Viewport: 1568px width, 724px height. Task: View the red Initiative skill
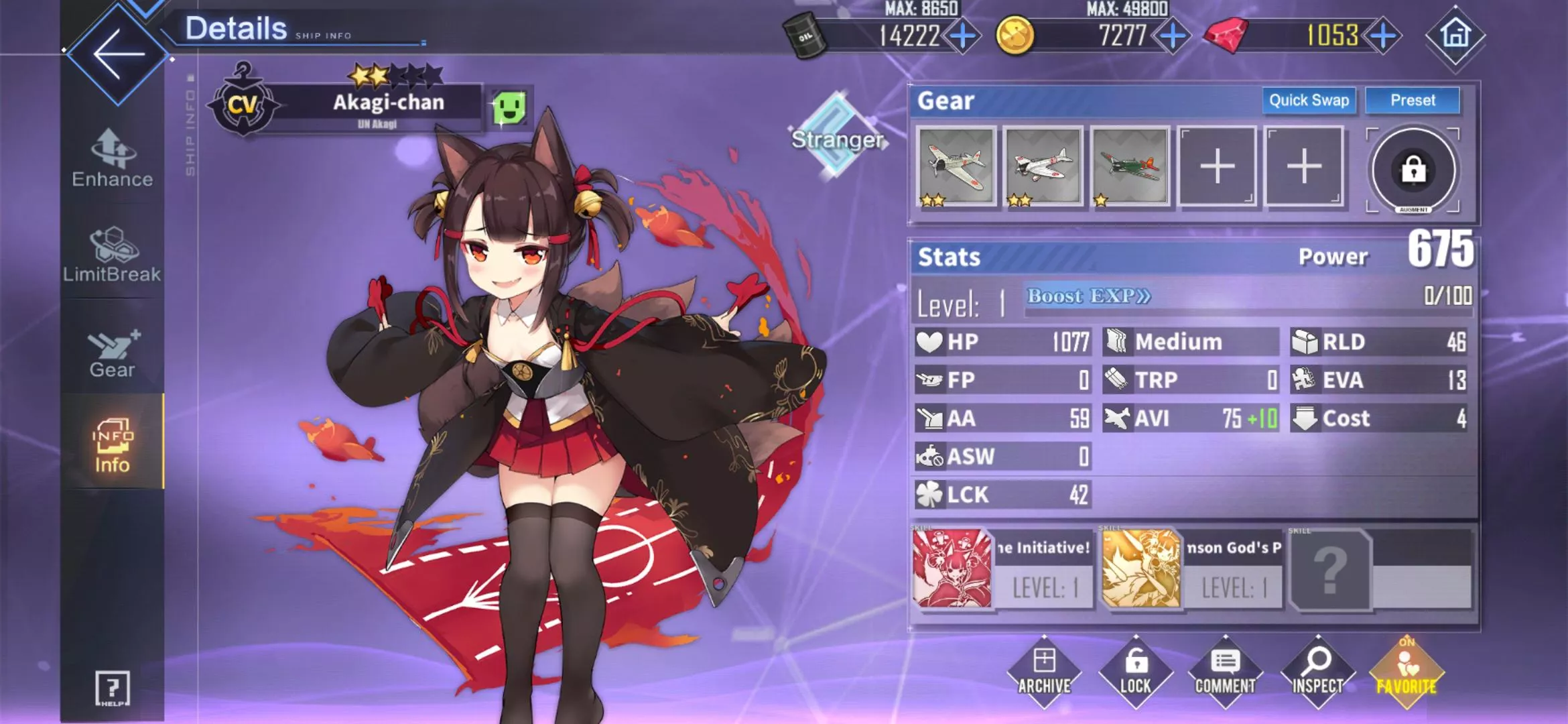pyautogui.click(x=952, y=568)
